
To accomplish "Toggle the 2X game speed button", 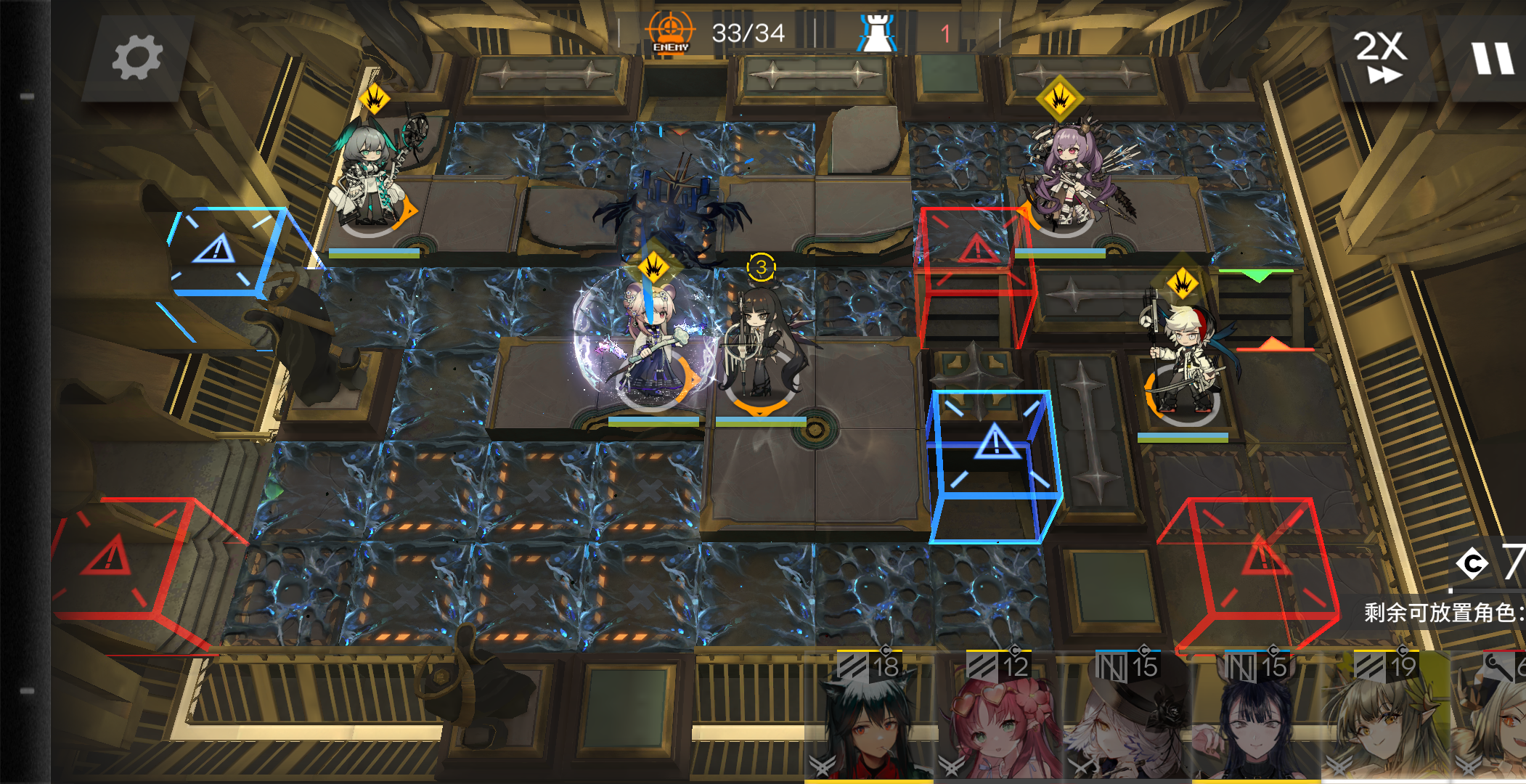I will tap(1381, 57).
